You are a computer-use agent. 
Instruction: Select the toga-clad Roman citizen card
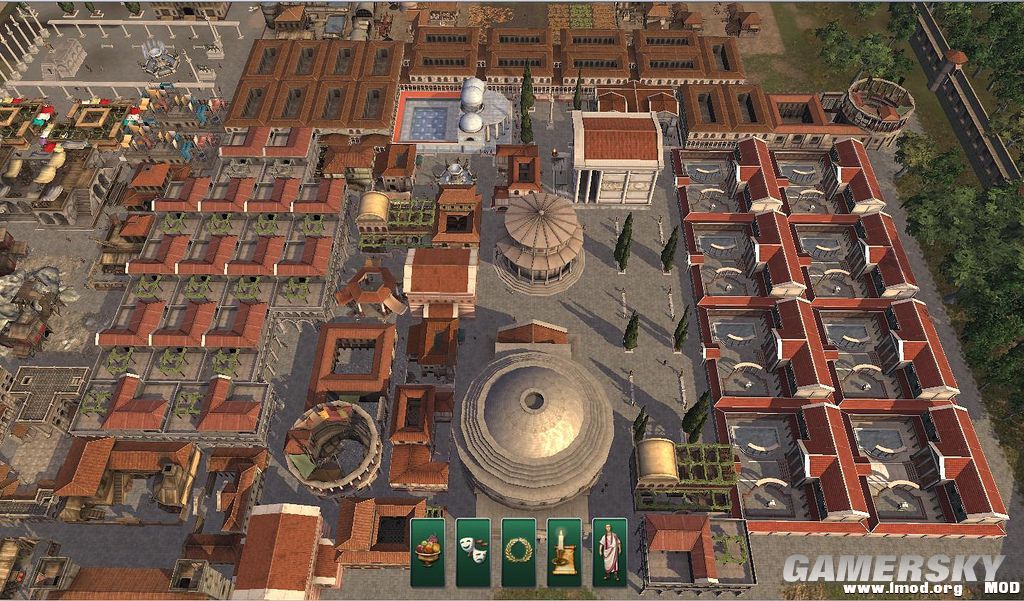pos(609,552)
